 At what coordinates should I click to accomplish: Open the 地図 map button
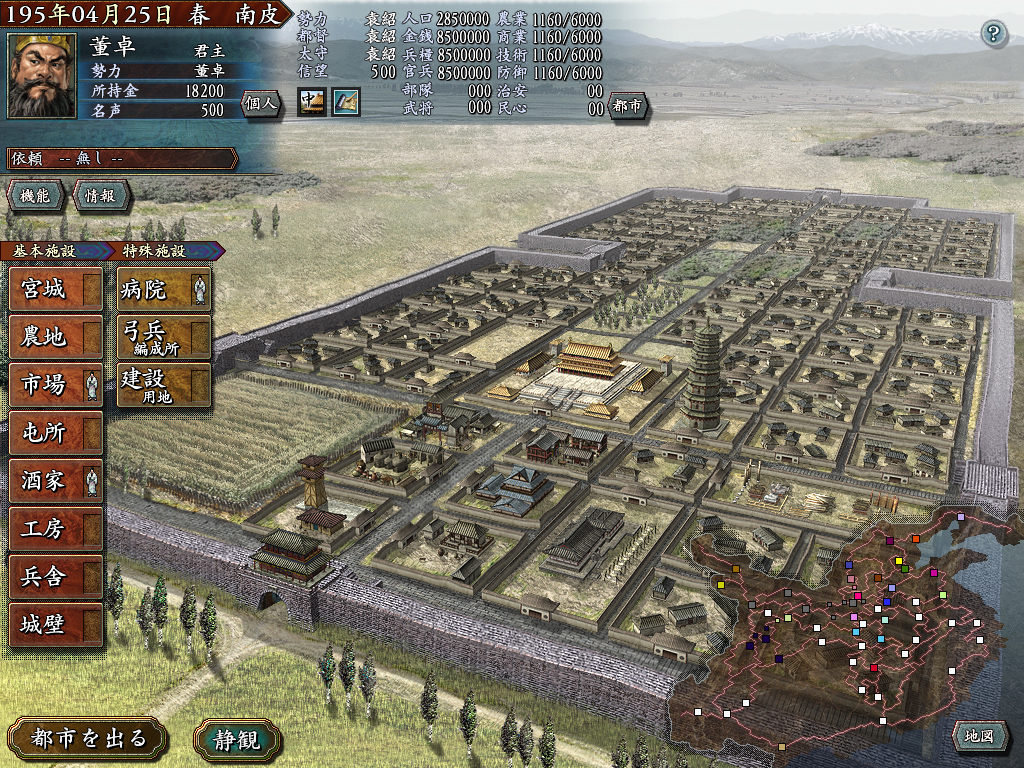pyautogui.click(x=979, y=737)
